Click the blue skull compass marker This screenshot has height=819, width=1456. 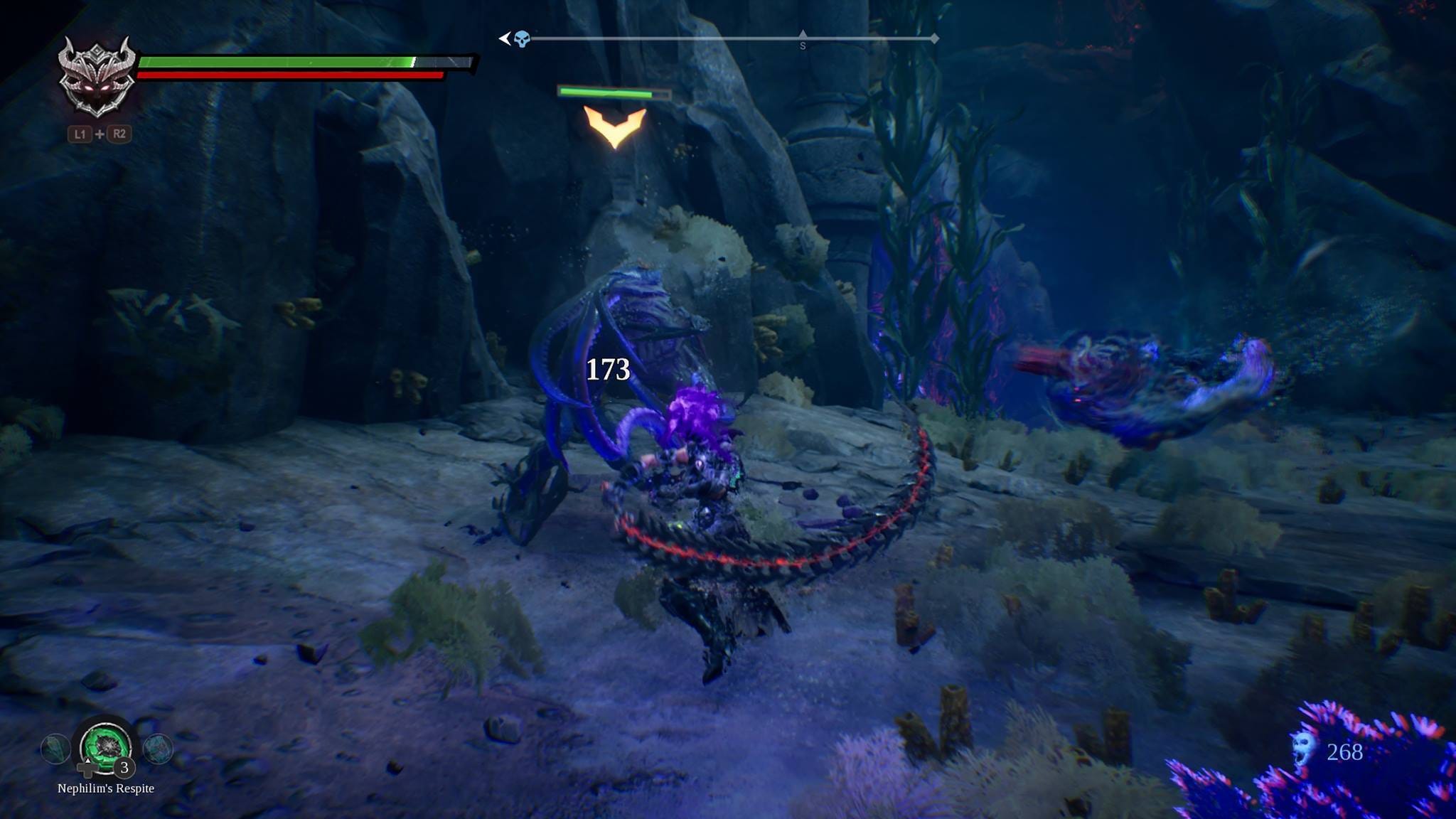pos(522,39)
